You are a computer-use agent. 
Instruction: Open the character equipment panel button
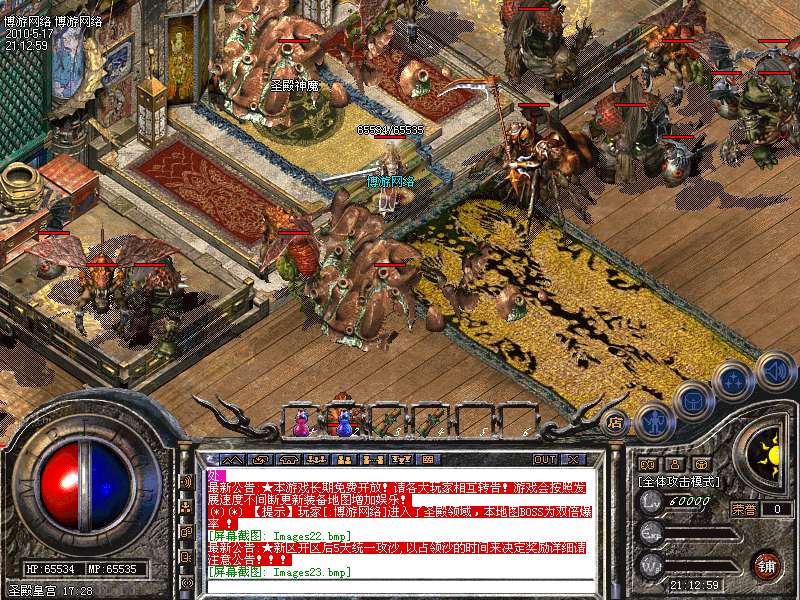pos(654,419)
